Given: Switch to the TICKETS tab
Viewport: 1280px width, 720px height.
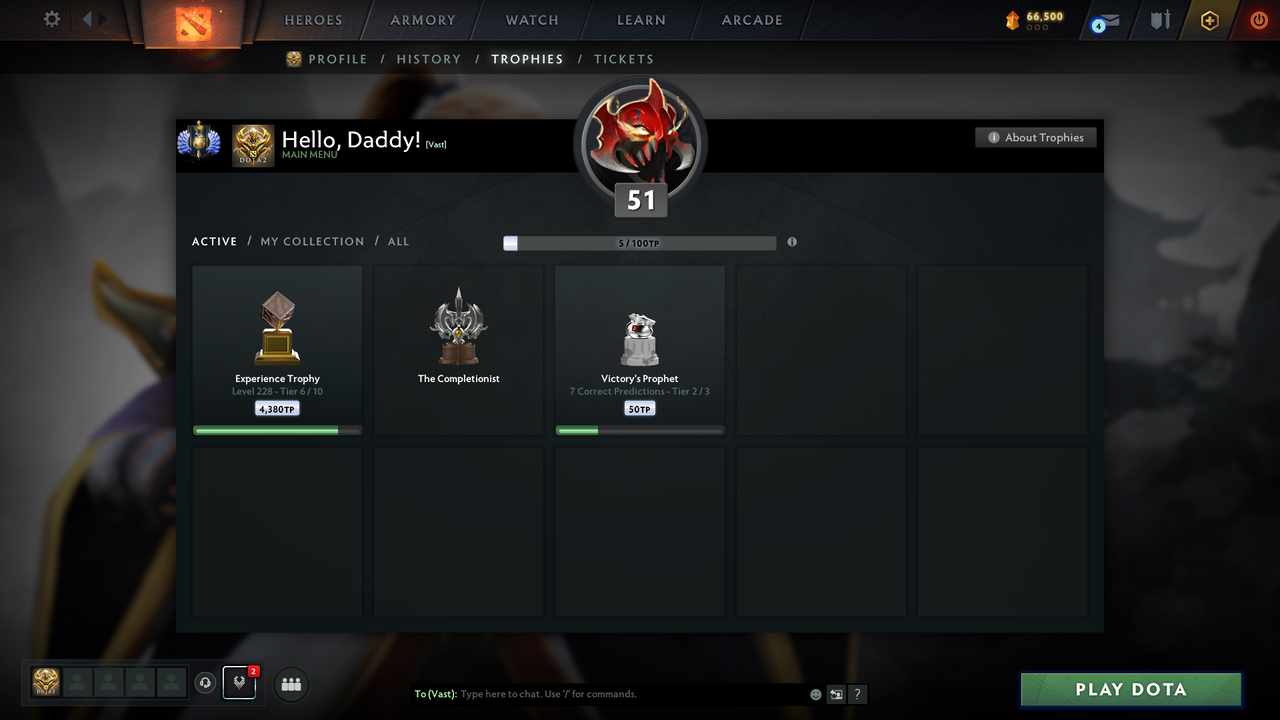Looking at the screenshot, I should [624, 59].
